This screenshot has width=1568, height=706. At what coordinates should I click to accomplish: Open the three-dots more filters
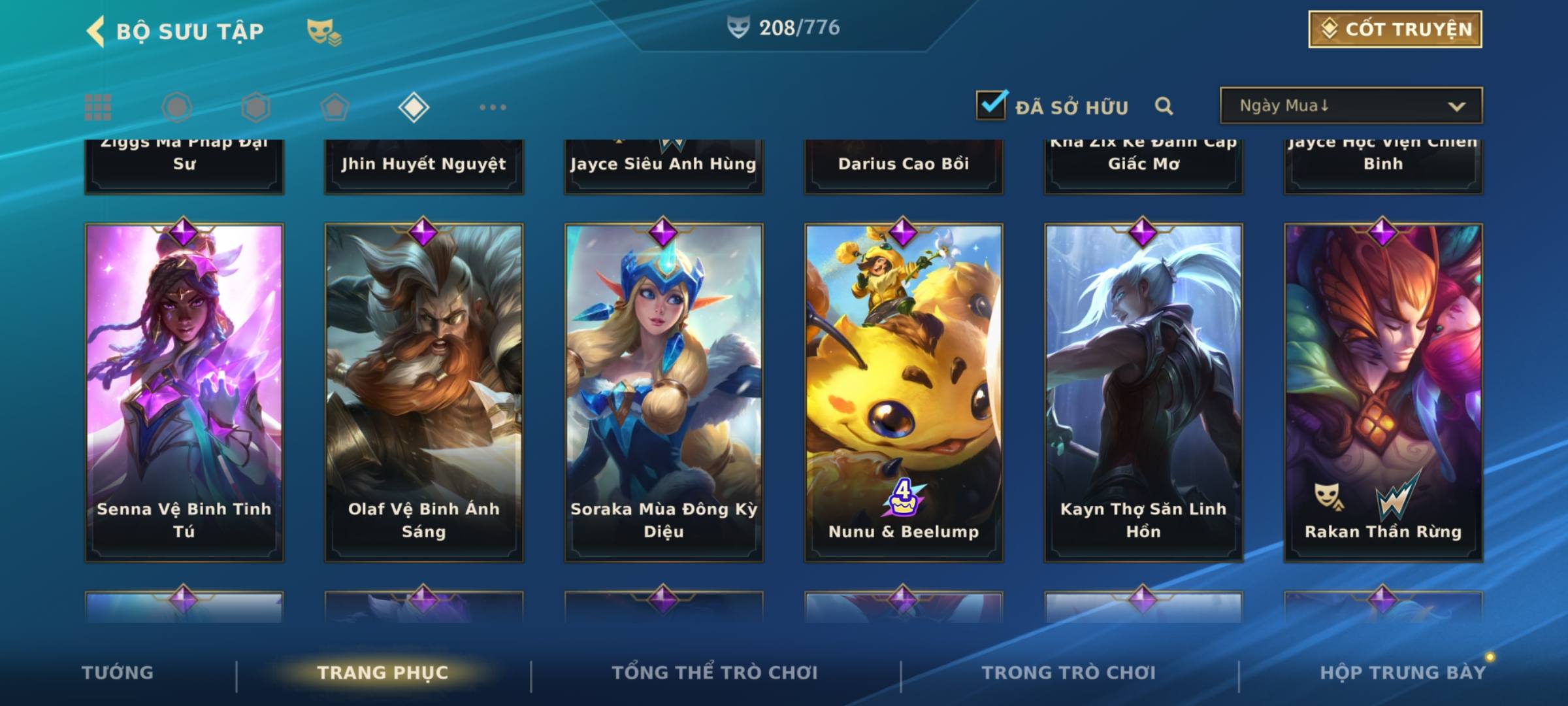[x=493, y=107]
